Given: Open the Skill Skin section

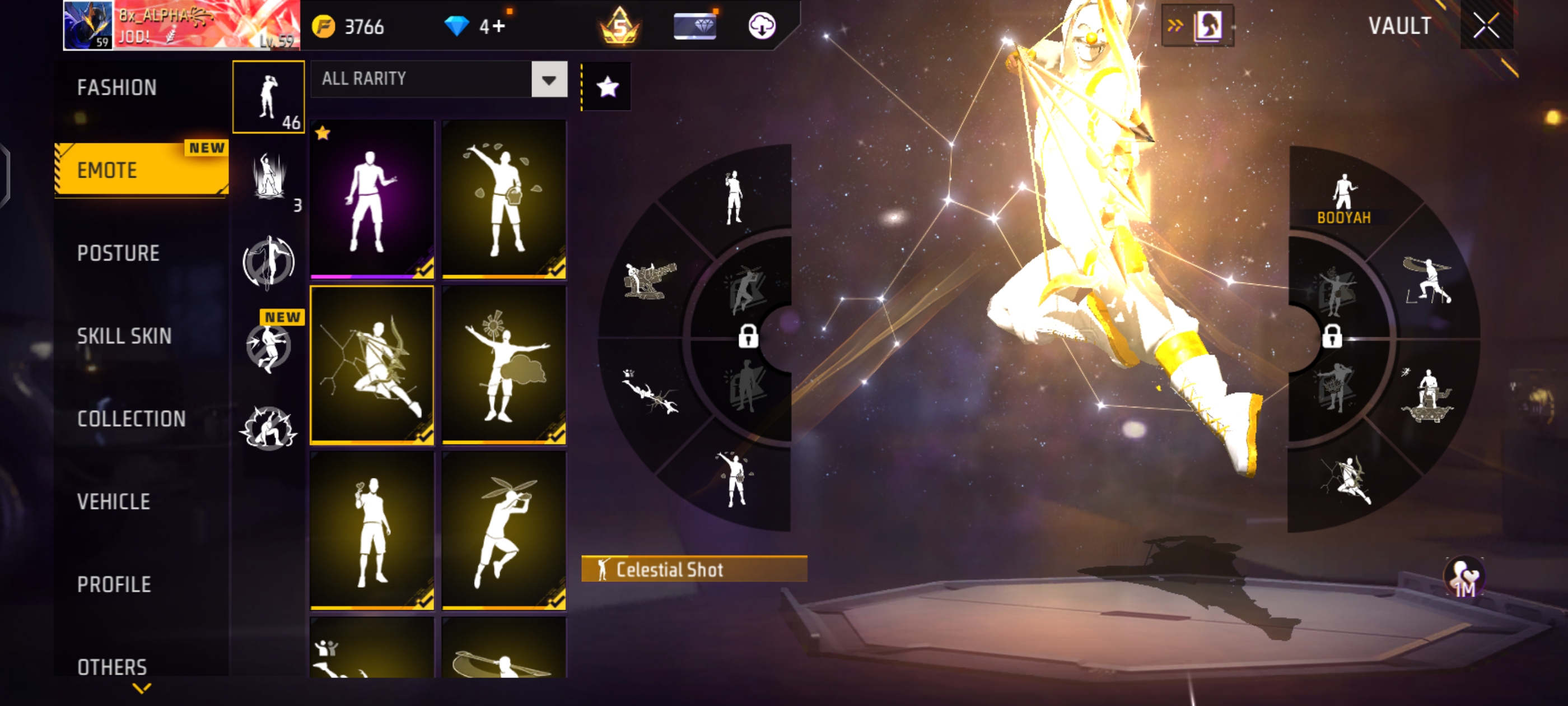Looking at the screenshot, I should pyautogui.click(x=124, y=336).
